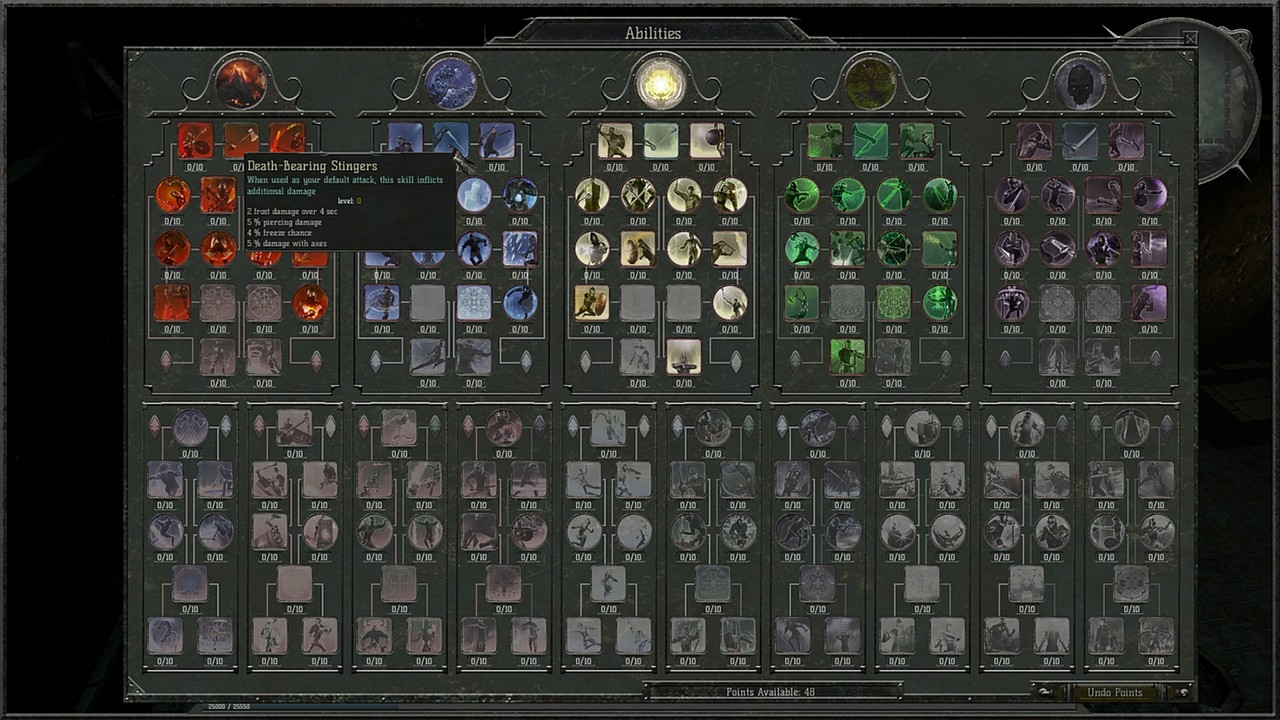Select the blue frost tree emblem
This screenshot has width=1280, height=720.
[451, 82]
